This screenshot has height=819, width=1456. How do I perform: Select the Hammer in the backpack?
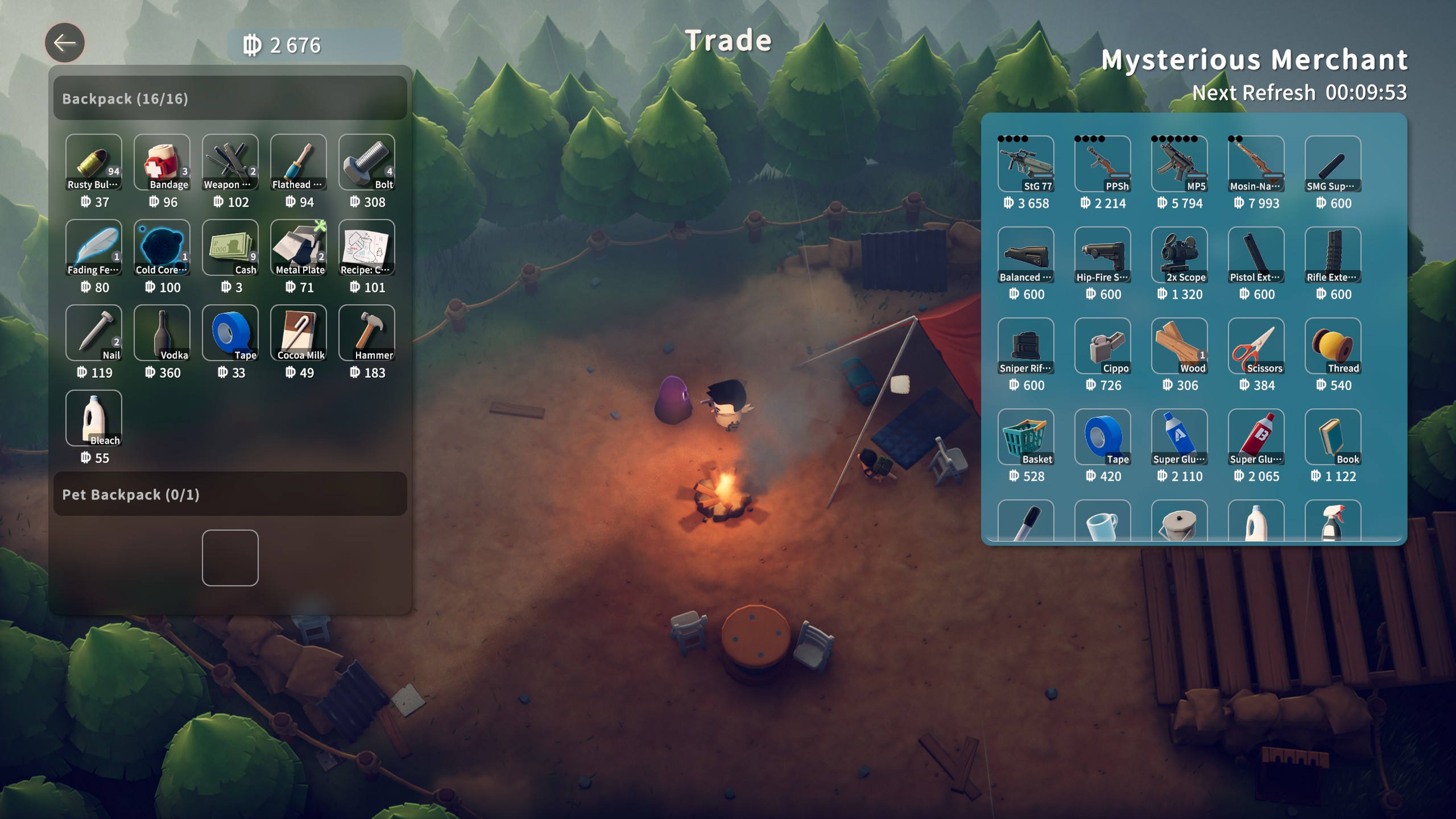[367, 333]
